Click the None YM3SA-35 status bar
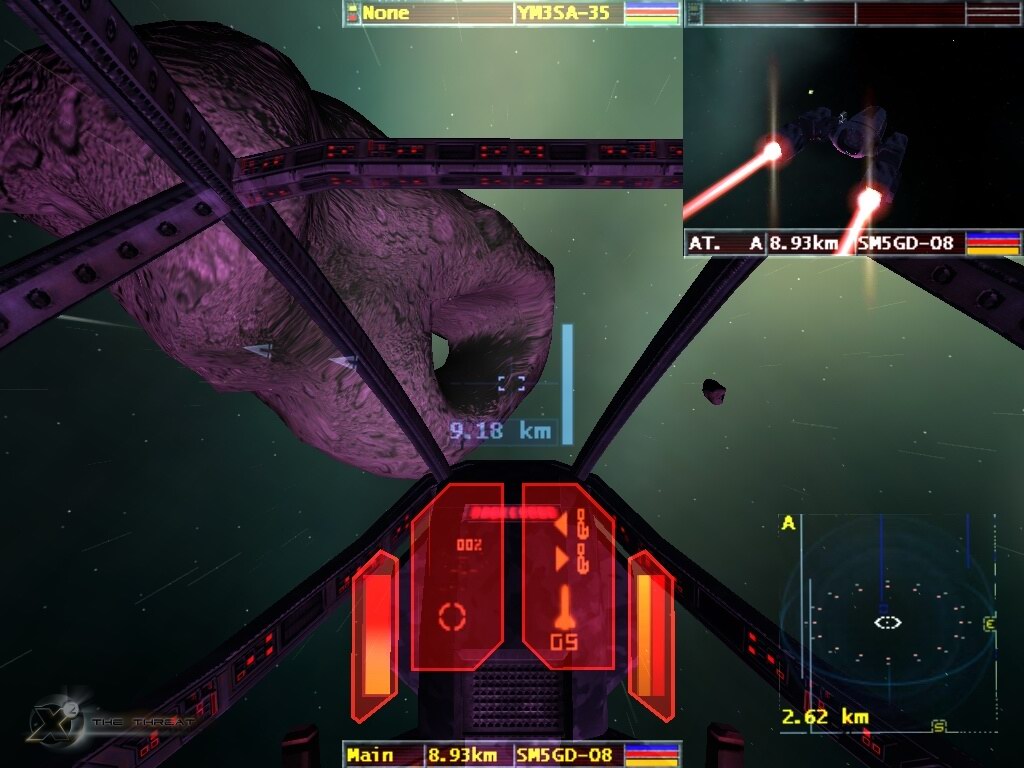Image resolution: width=1024 pixels, height=768 pixels. [512, 13]
